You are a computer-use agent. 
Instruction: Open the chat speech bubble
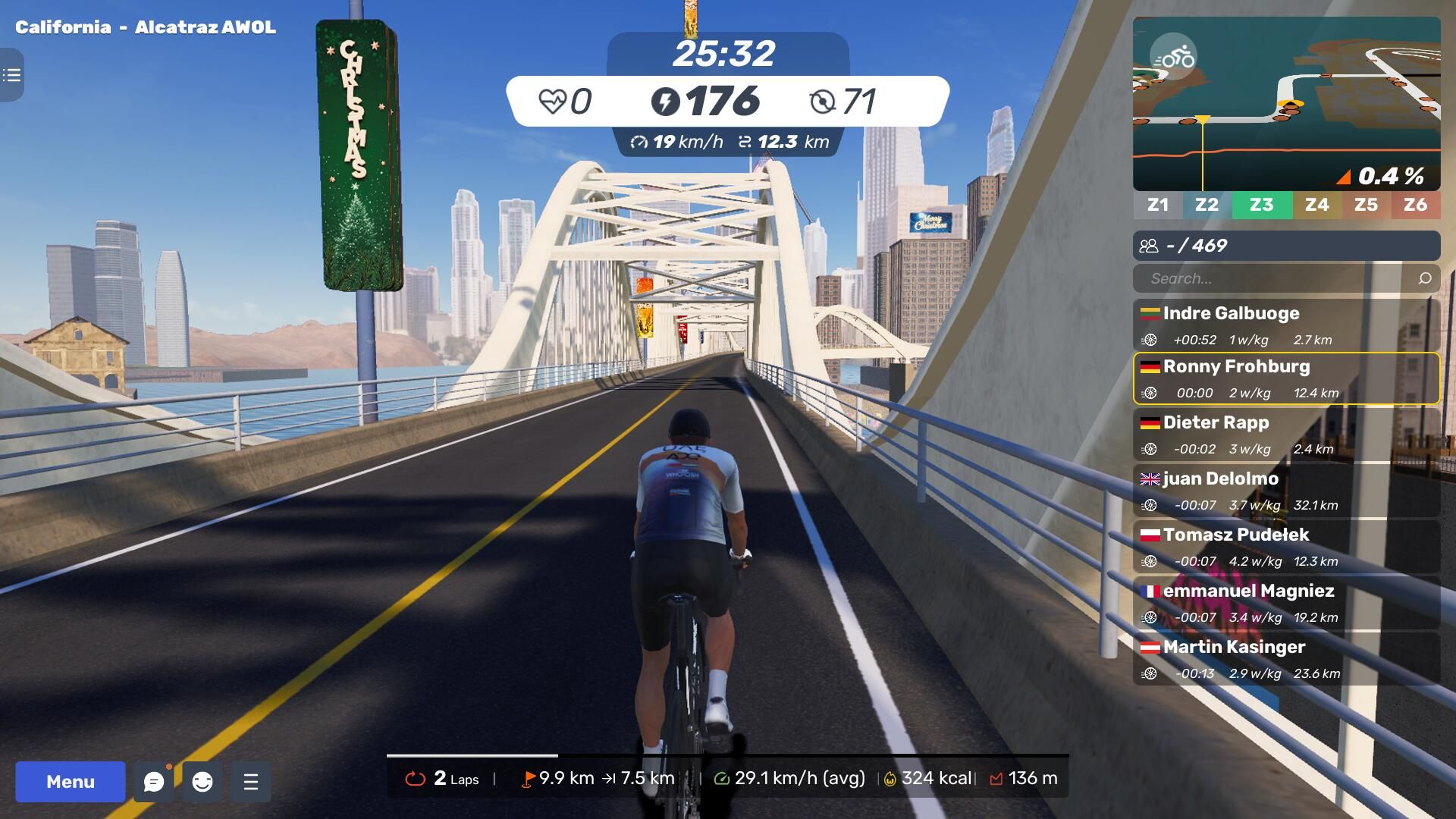[154, 782]
